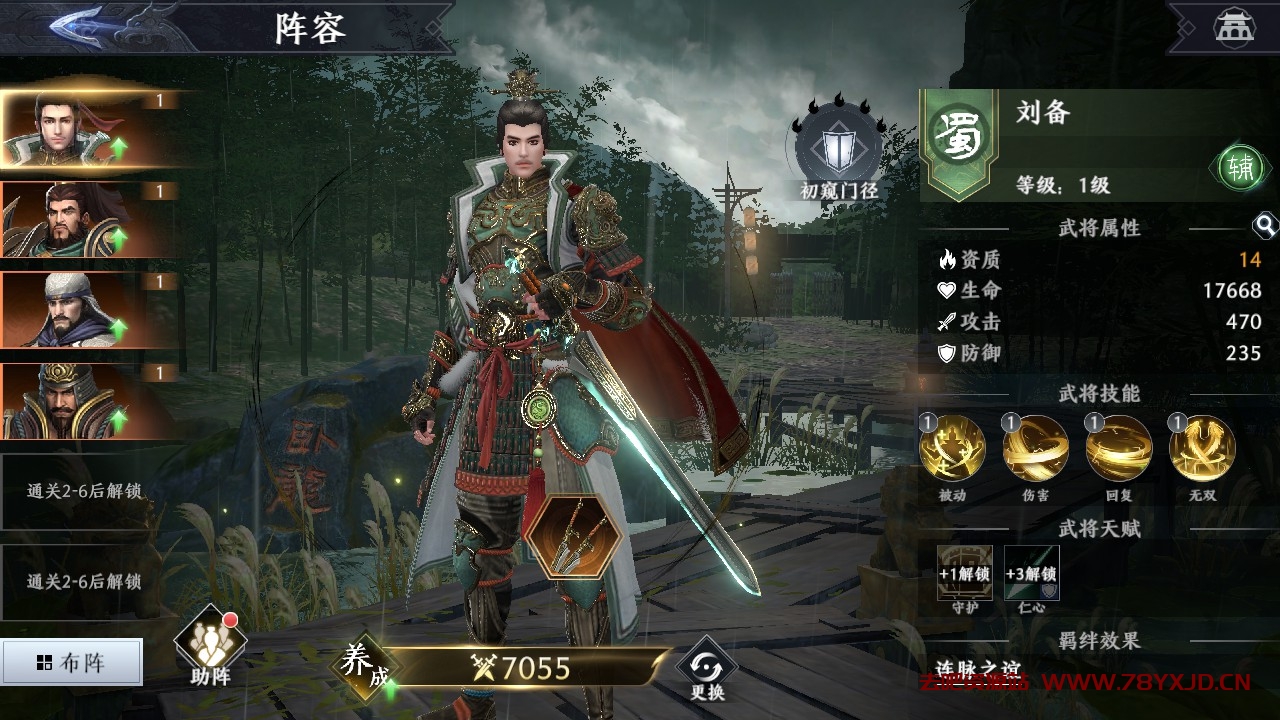This screenshot has width=1280, height=720.
Task: Open the home building icon
Action: pyautogui.click(x=1234, y=28)
